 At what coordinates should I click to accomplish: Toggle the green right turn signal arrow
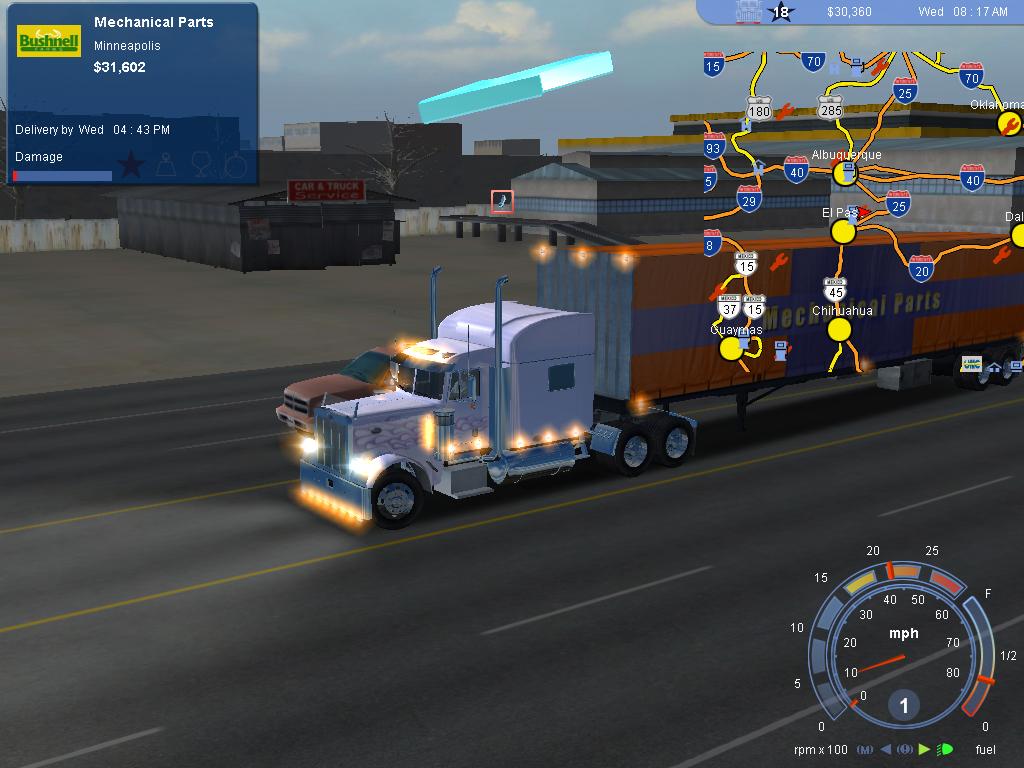pyautogui.click(x=925, y=749)
